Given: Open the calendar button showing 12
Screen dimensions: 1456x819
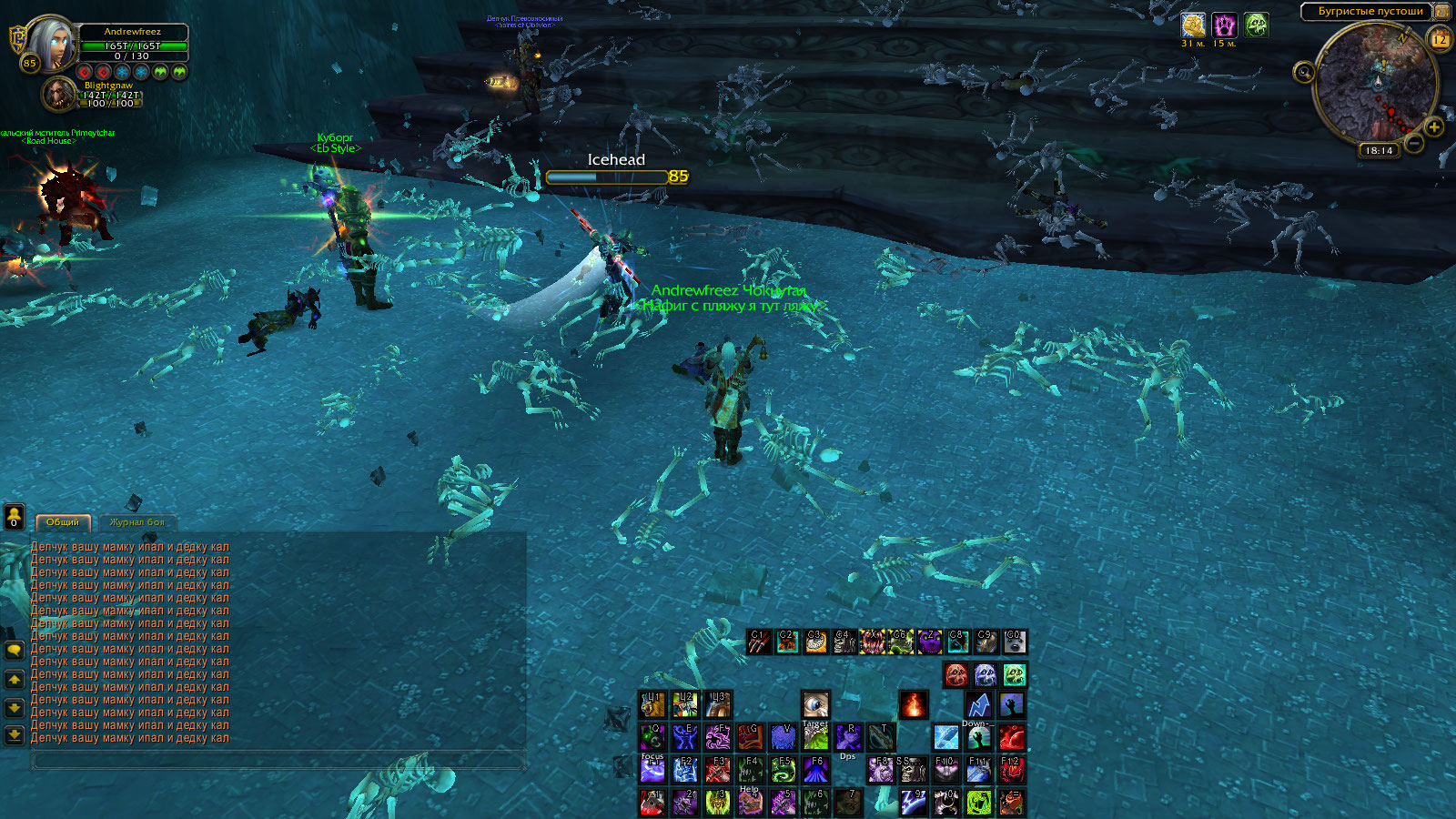Looking at the screenshot, I should [1440, 39].
